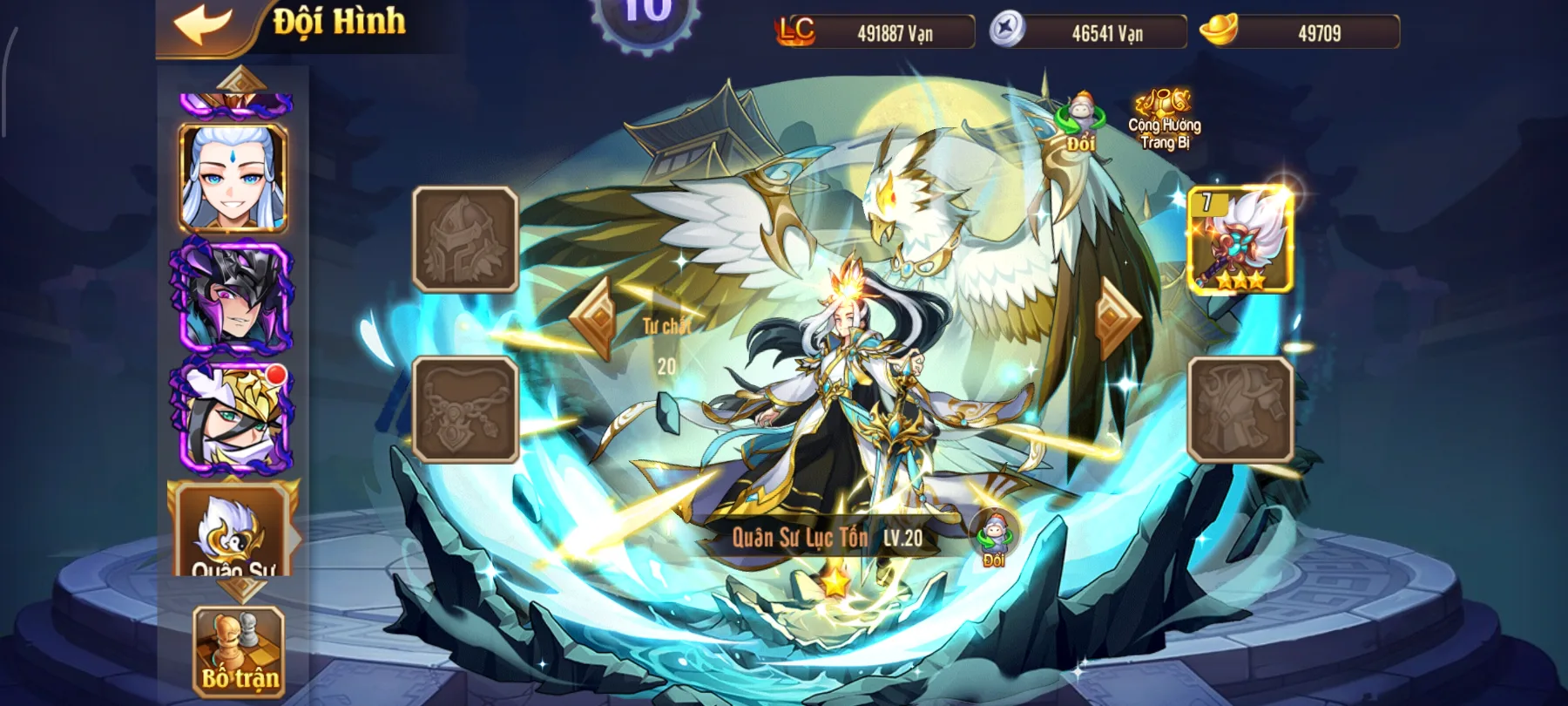Viewport: 1568px width, 706px height.
Task: Select the white-haired hero portrait
Action: [x=233, y=178]
